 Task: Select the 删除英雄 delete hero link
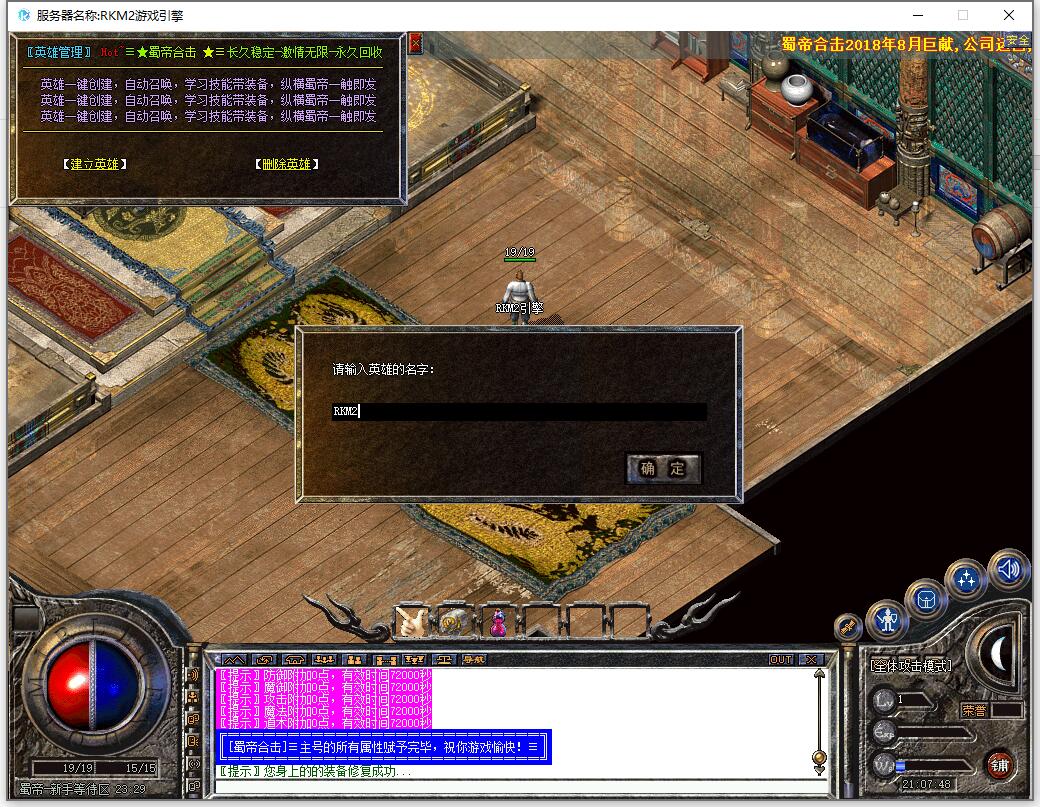286,164
